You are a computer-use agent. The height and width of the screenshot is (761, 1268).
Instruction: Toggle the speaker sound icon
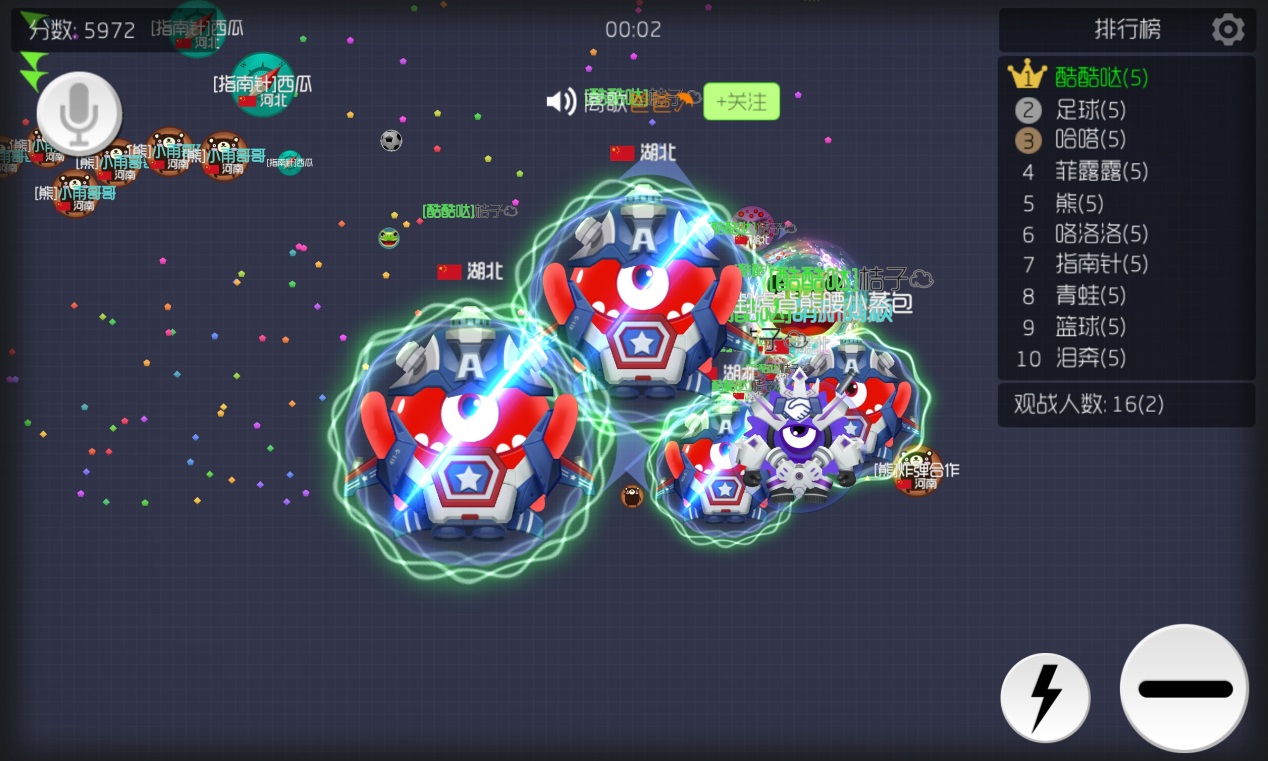point(561,101)
